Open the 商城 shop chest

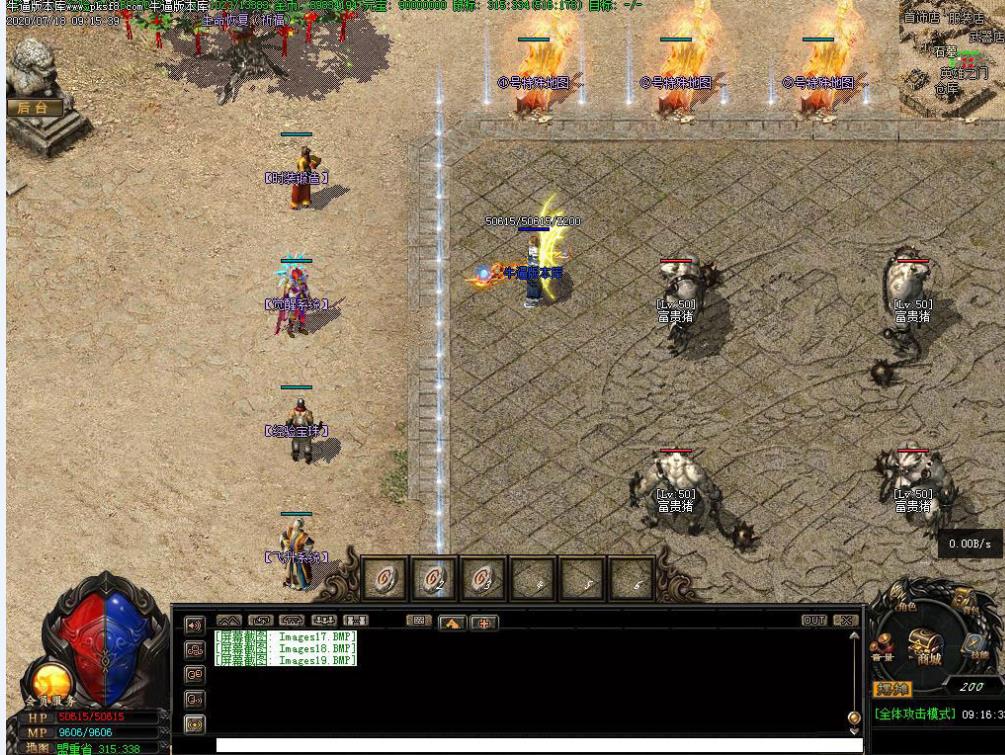926,649
